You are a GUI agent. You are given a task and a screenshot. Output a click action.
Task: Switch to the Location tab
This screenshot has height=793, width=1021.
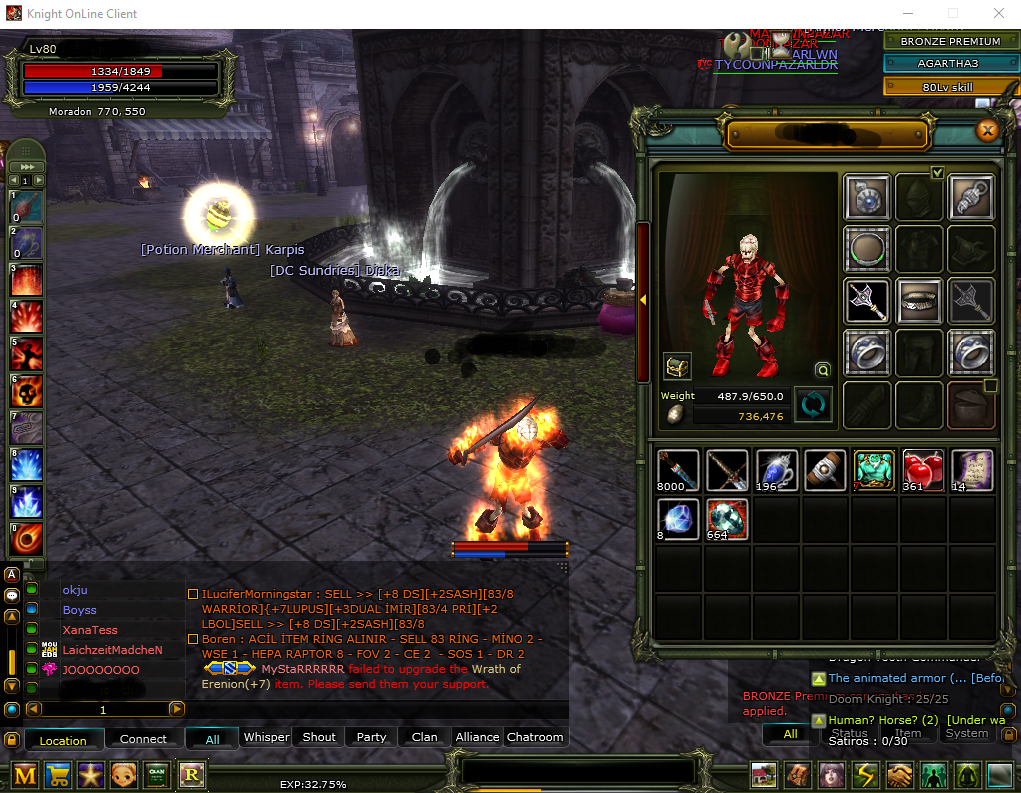tap(63, 740)
